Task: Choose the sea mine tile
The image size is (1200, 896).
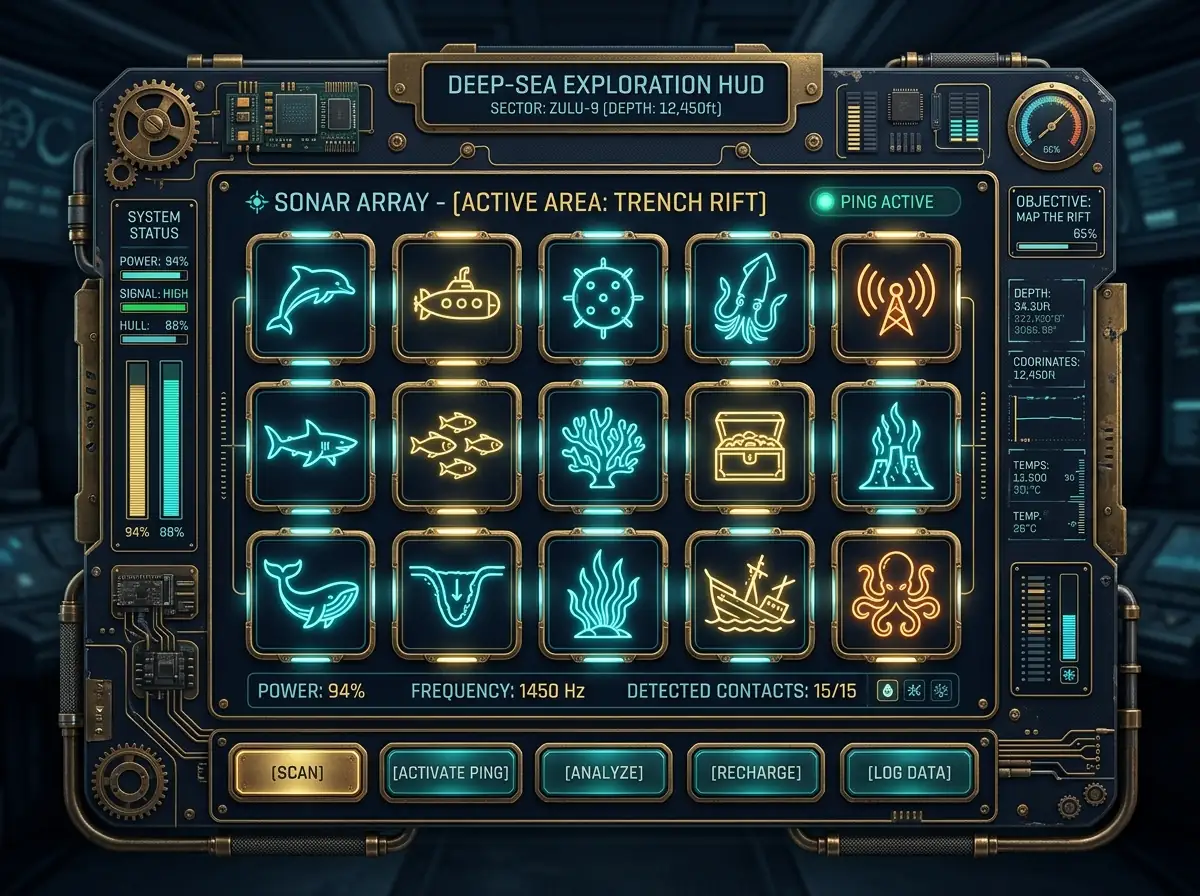Action: (x=603, y=296)
